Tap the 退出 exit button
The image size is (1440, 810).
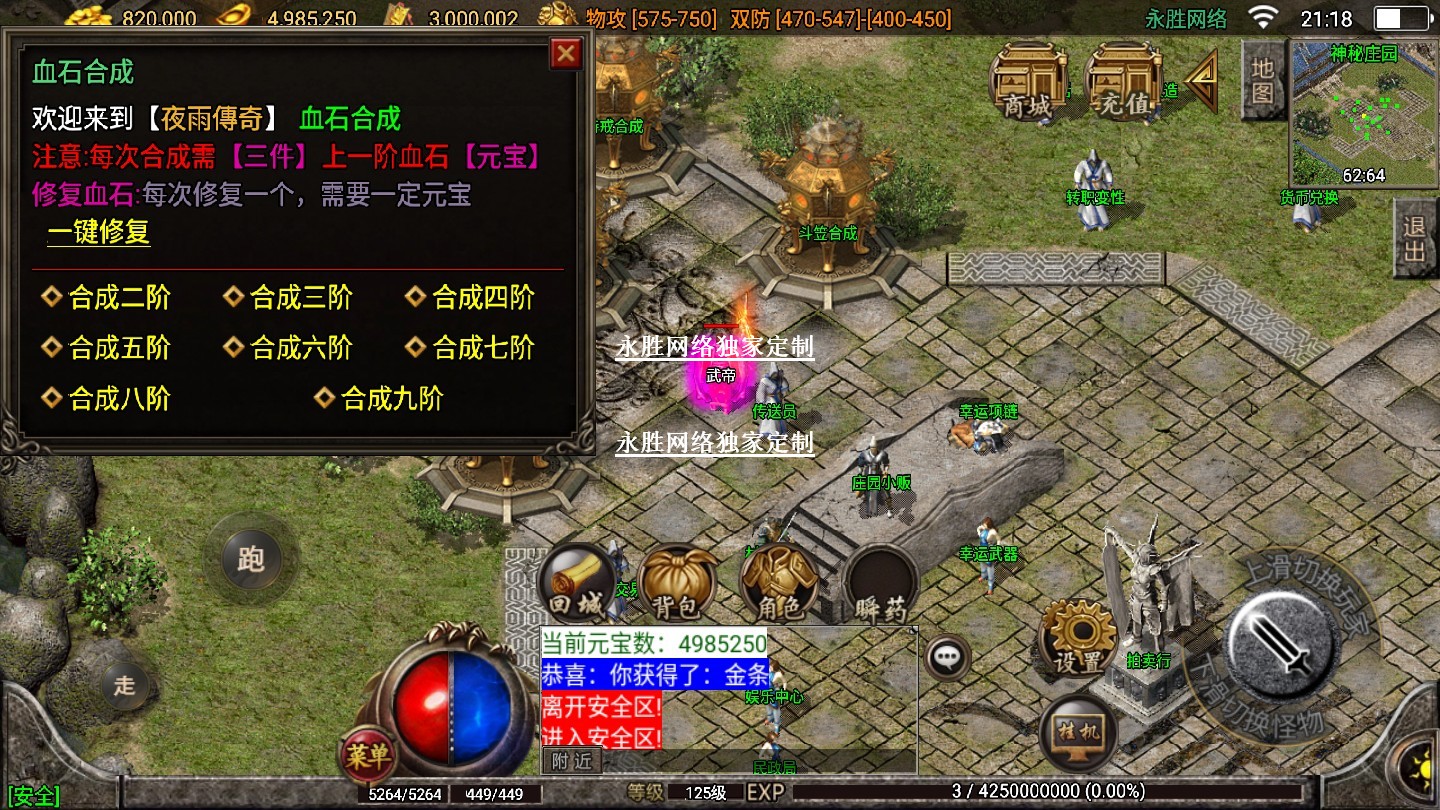(1414, 238)
